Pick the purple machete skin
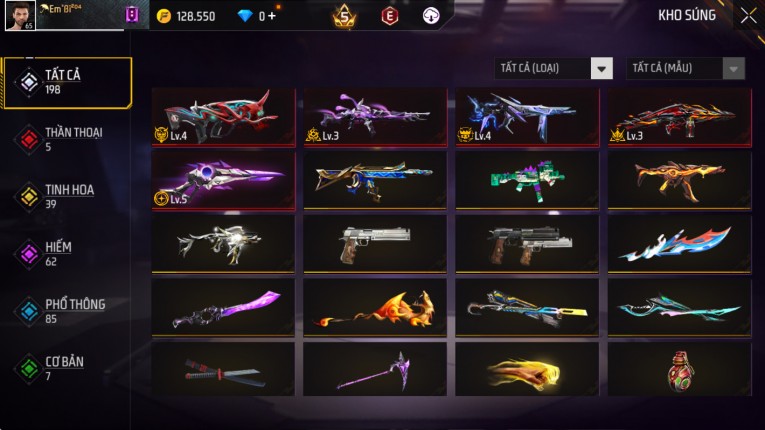 coord(223,307)
